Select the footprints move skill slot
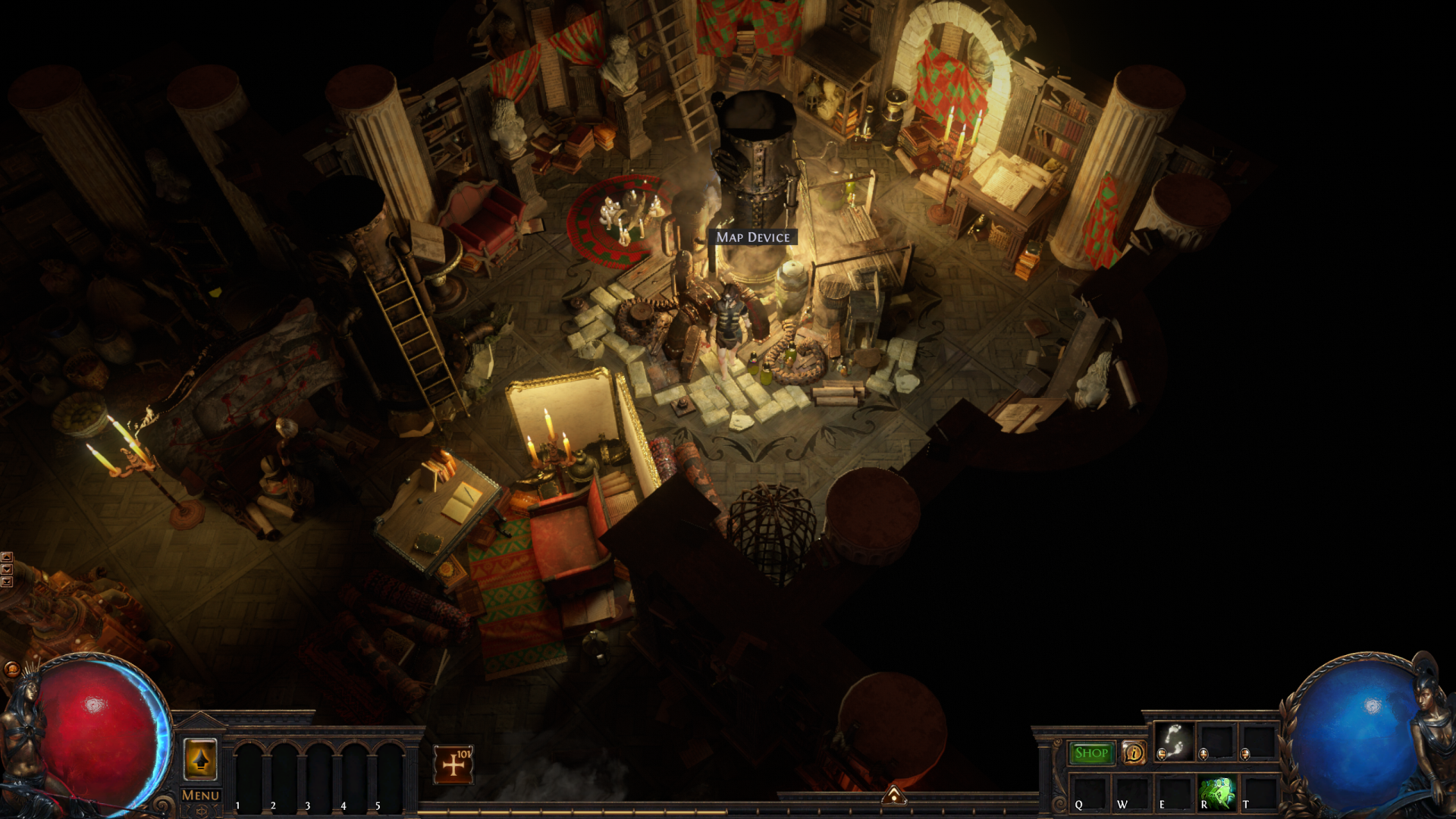This screenshot has height=819, width=1456. coord(1174,741)
